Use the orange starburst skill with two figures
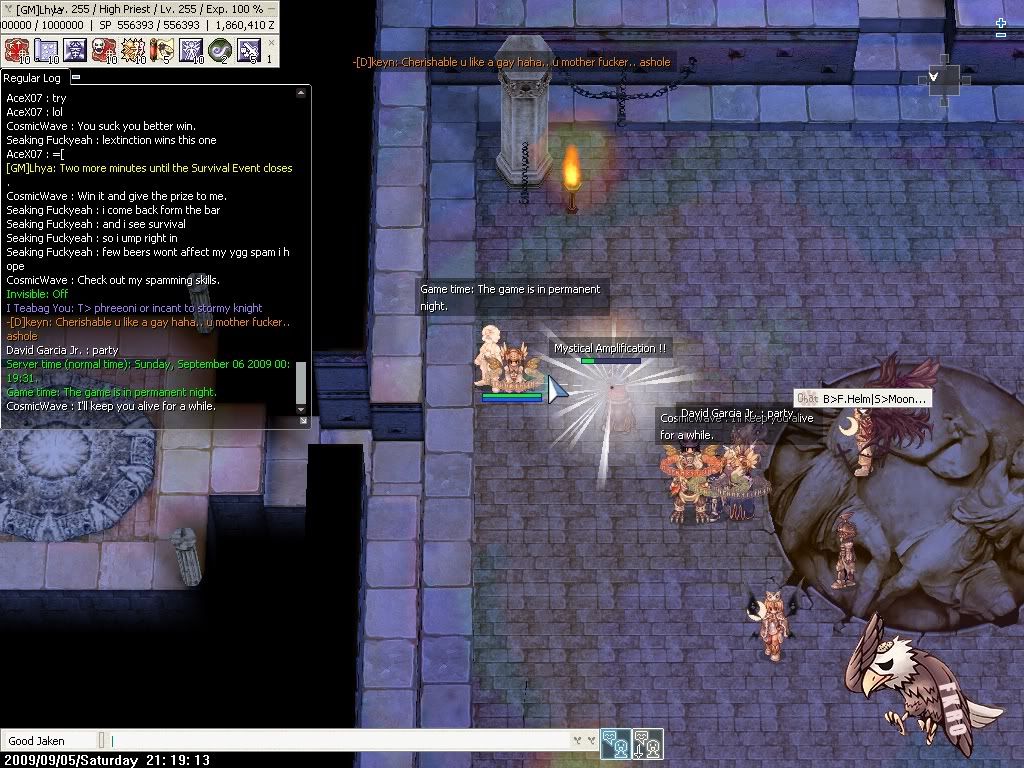This screenshot has height=768, width=1024. click(x=133, y=50)
